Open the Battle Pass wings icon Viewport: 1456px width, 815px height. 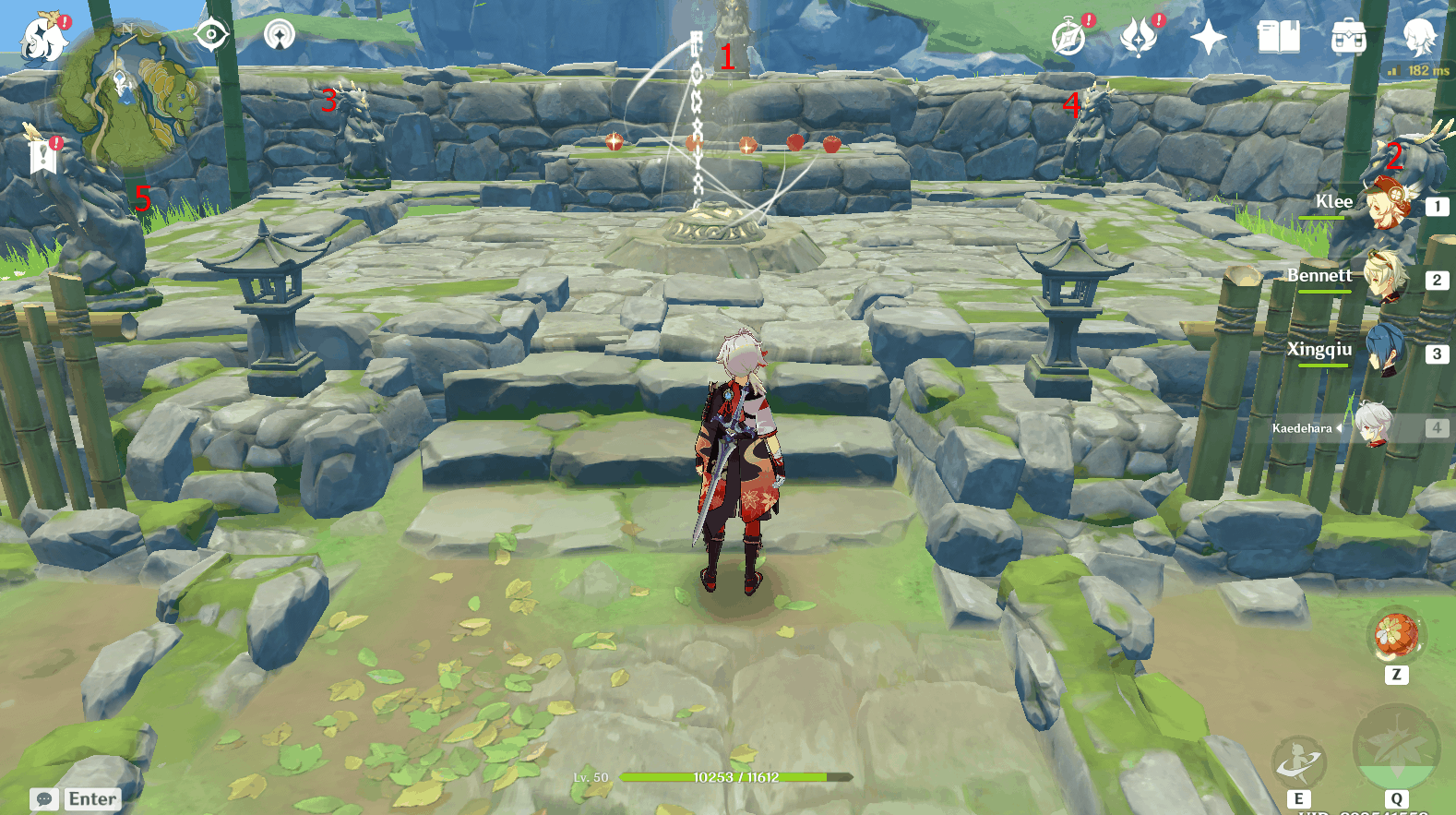point(1138,39)
